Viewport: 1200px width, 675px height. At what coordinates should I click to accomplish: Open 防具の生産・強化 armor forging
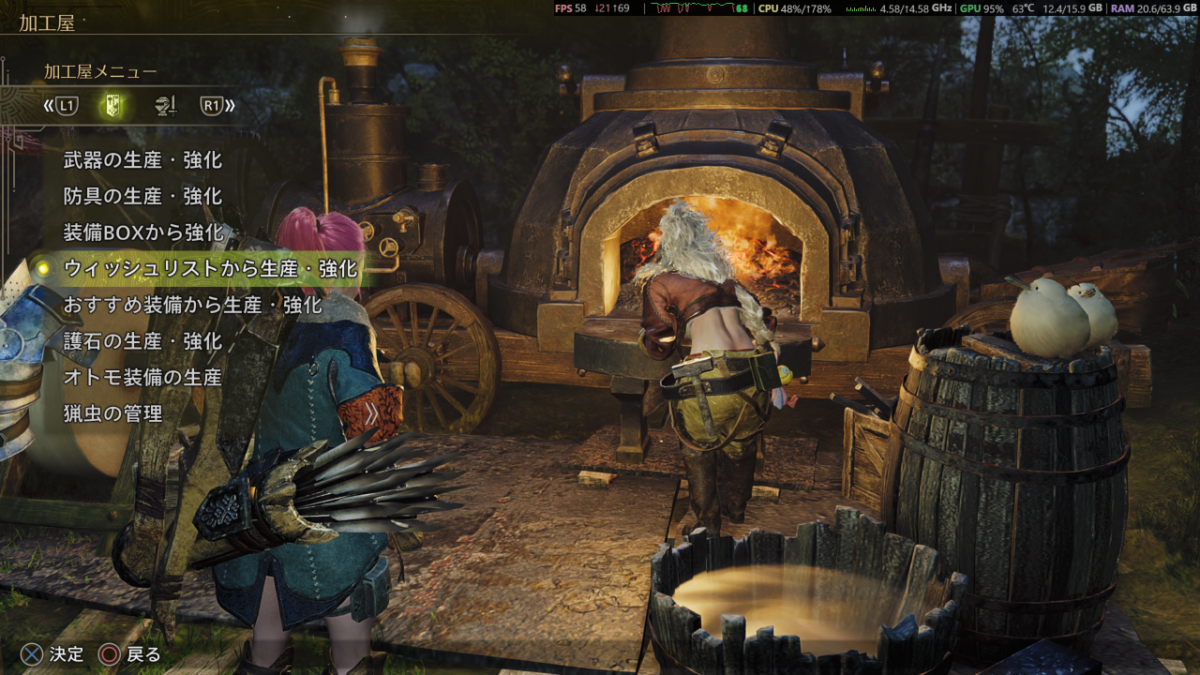tap(142, 196)
